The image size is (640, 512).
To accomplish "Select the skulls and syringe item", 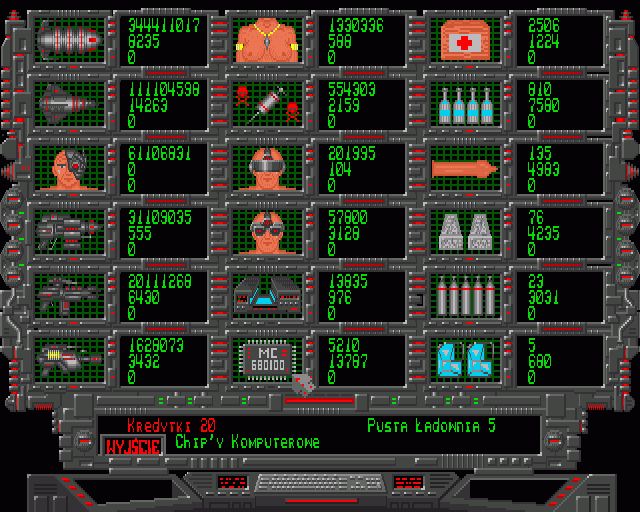I will [x=267, y=102].
